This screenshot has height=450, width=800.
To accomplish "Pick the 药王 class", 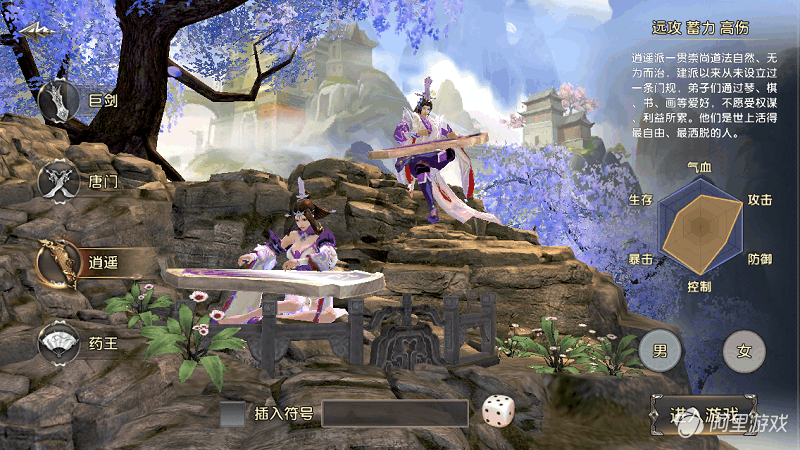I will (59, 344).
